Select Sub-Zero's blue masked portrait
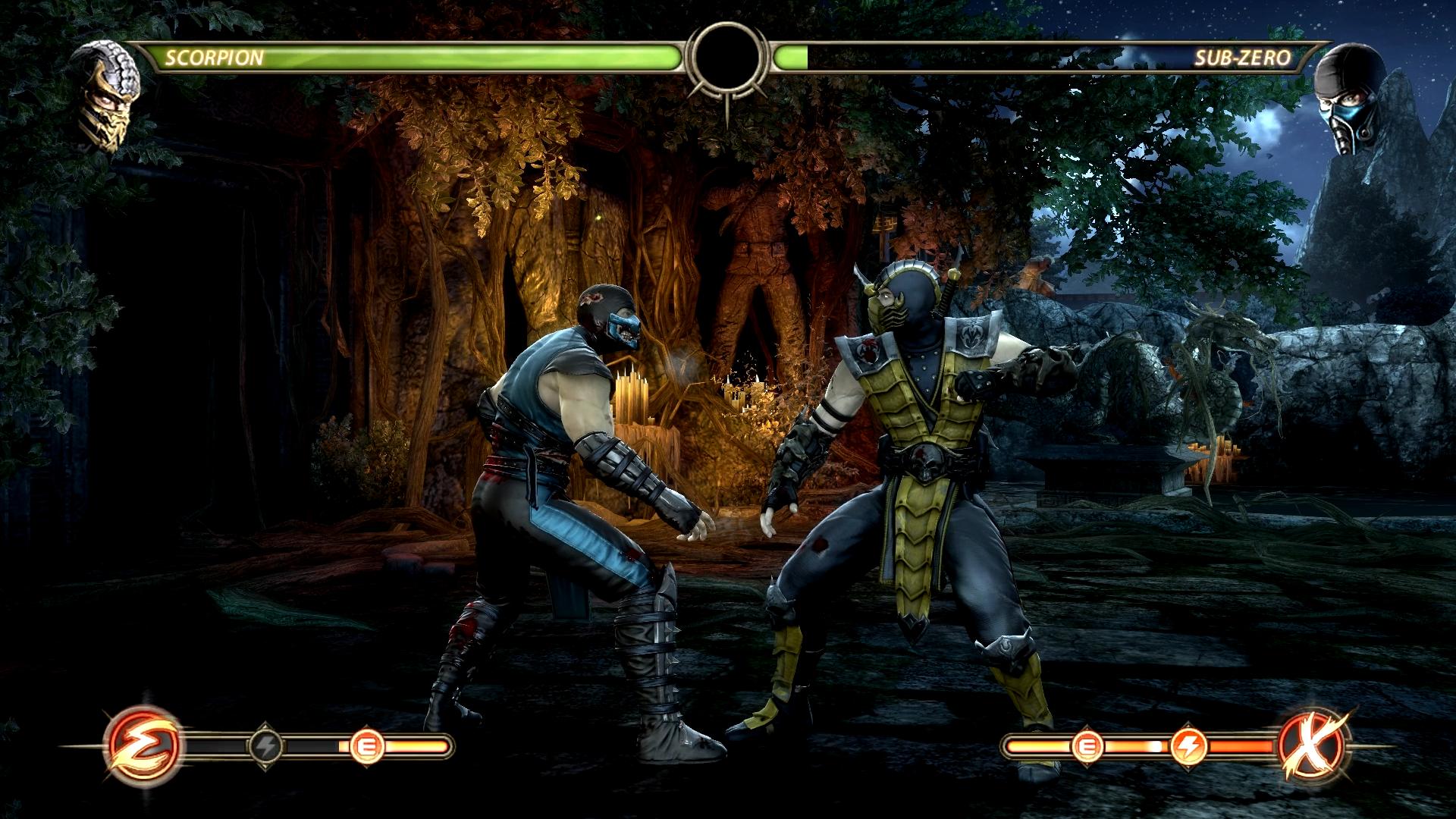 pyautogui.click(x=1345, y=97)
